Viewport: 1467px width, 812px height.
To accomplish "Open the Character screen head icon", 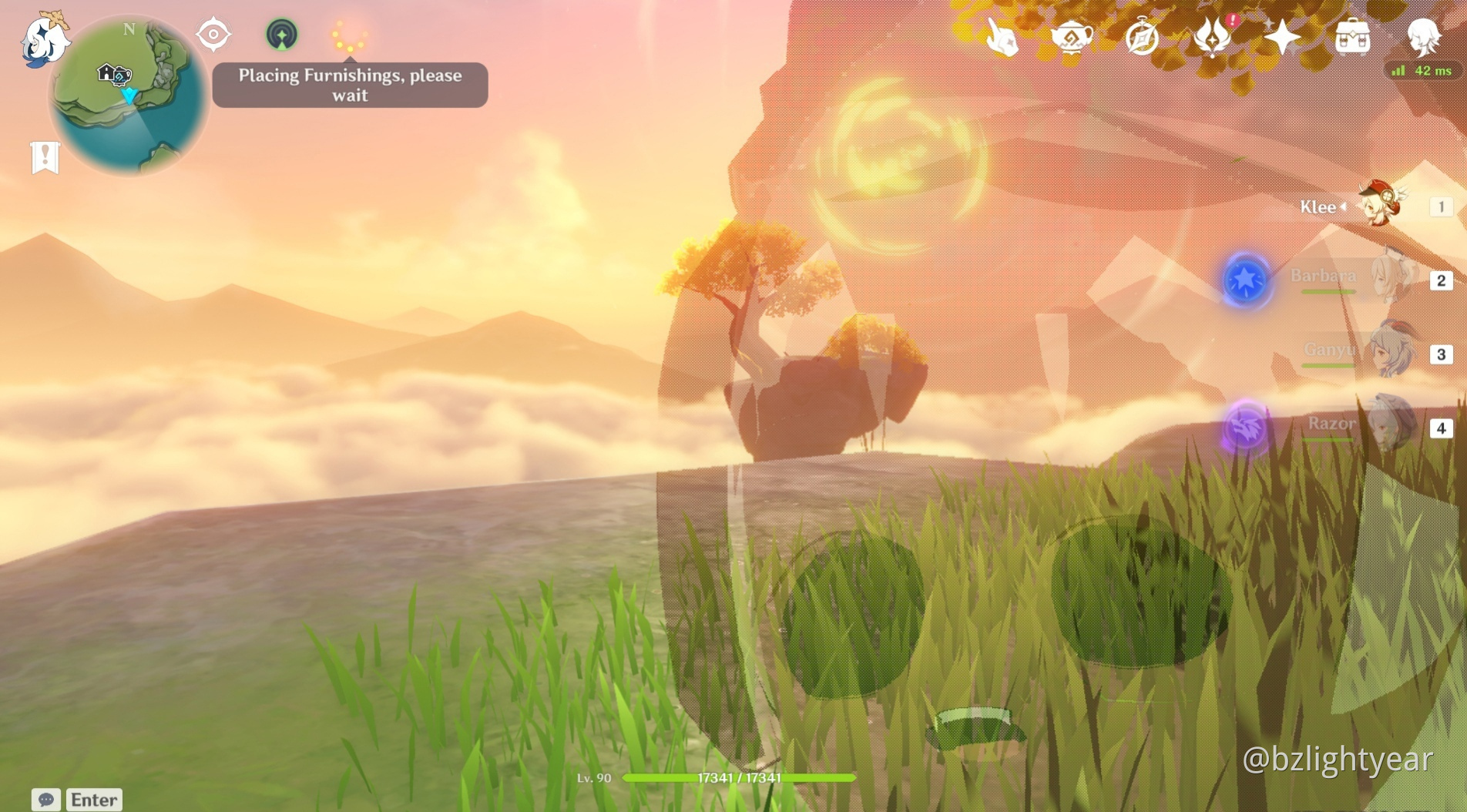I will [1422, 35].
